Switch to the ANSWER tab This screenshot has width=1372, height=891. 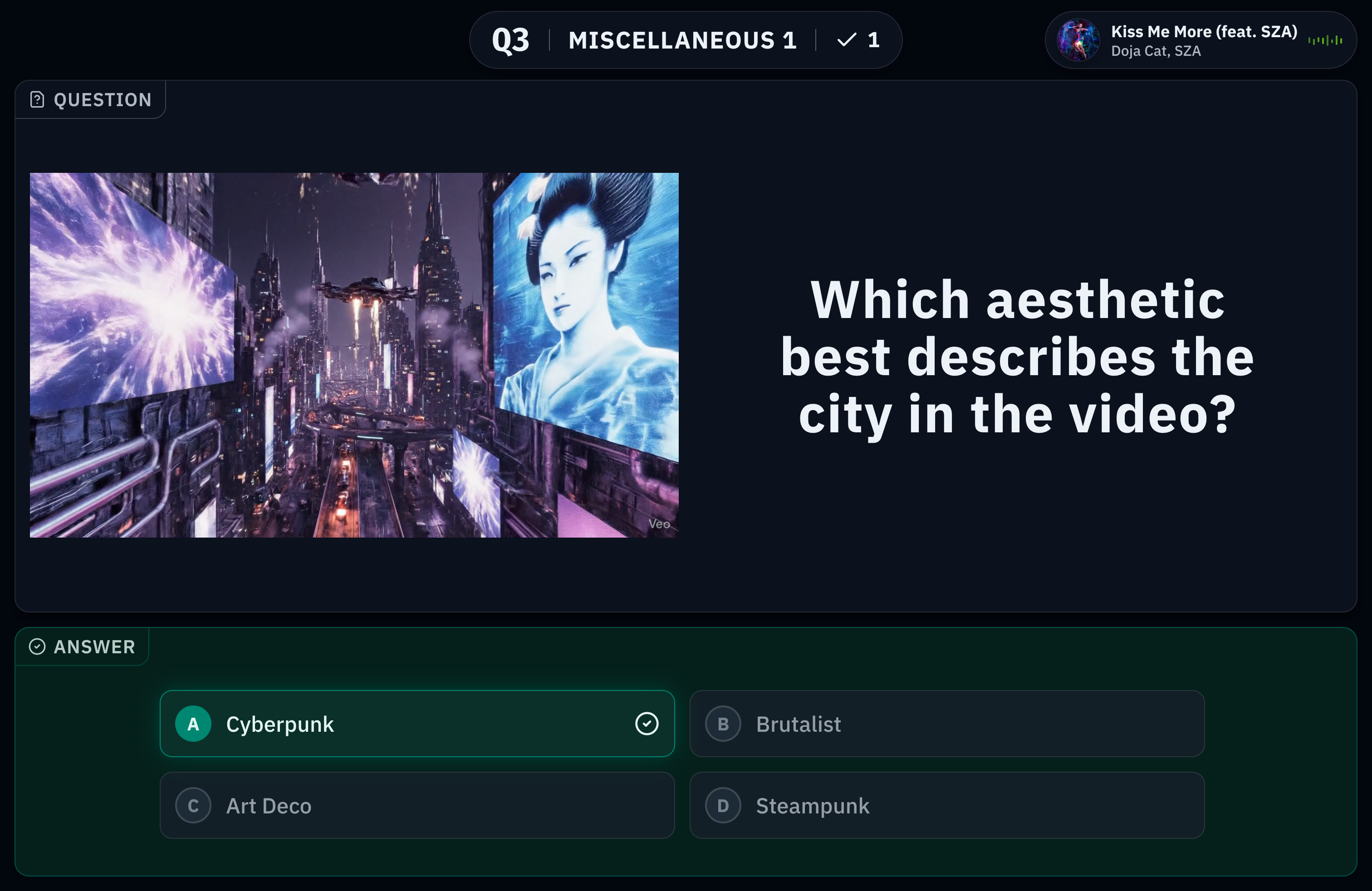tap(82, 646)
